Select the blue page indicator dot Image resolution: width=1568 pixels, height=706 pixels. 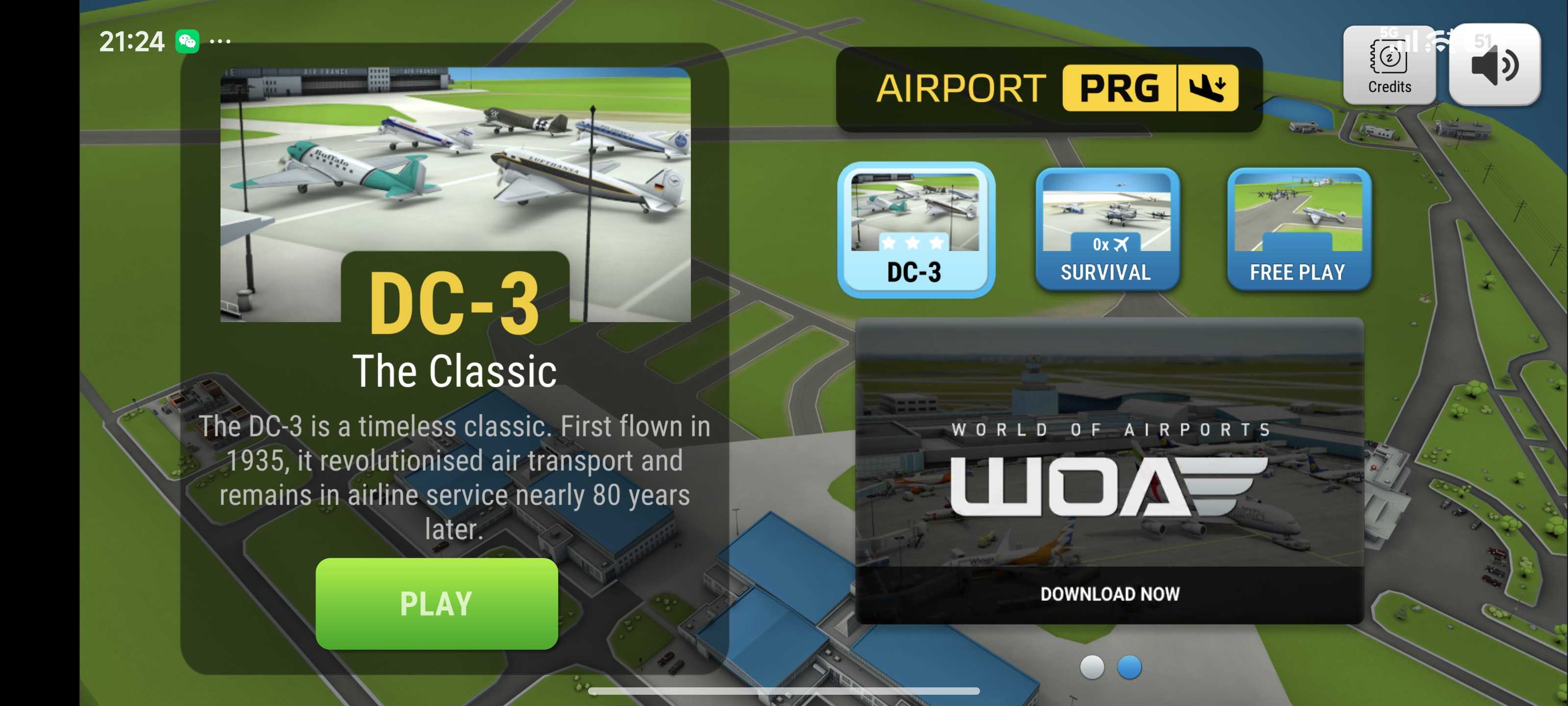(1129, 667)
